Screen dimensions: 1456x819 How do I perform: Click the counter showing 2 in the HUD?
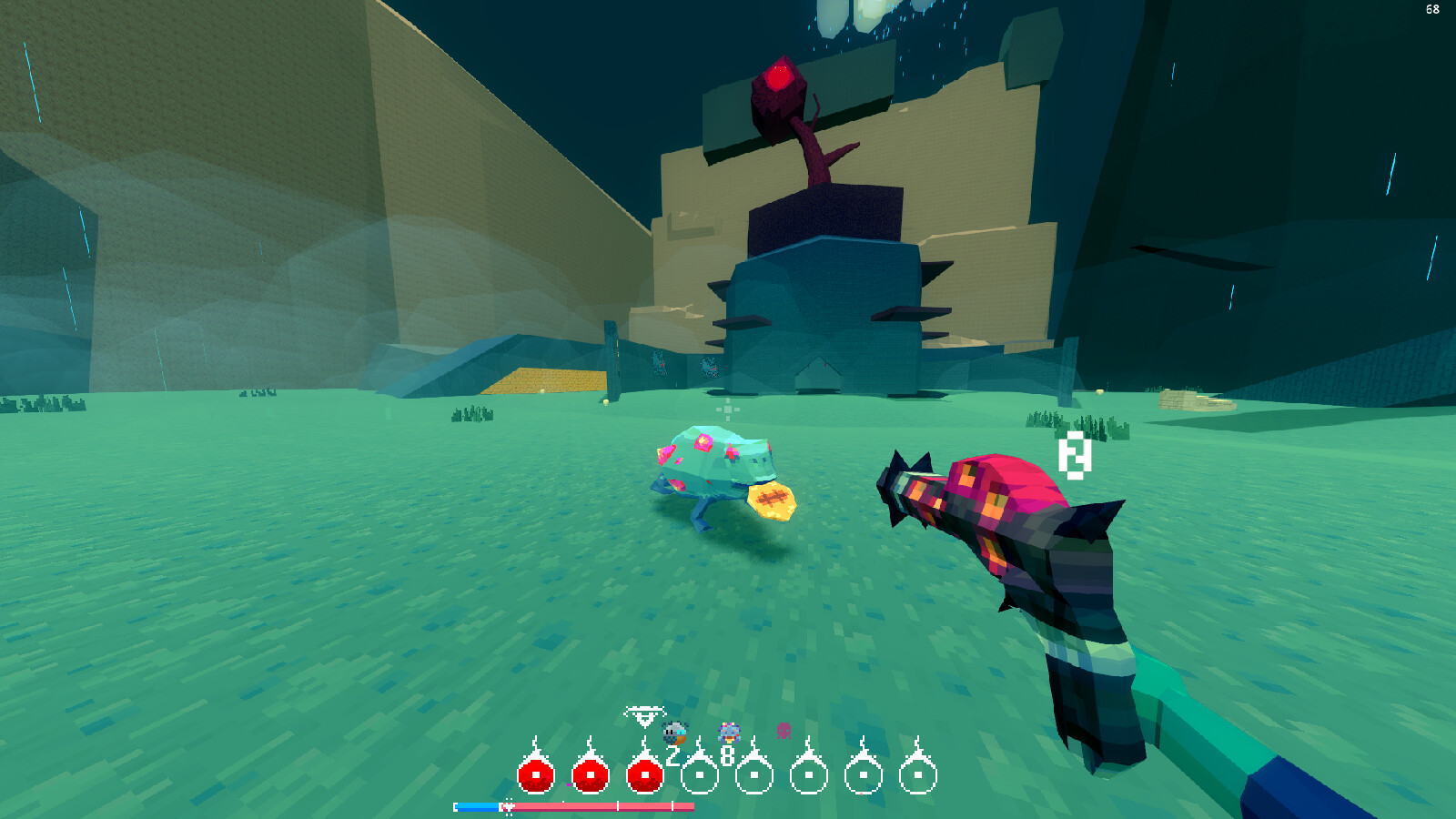[672, 754]
